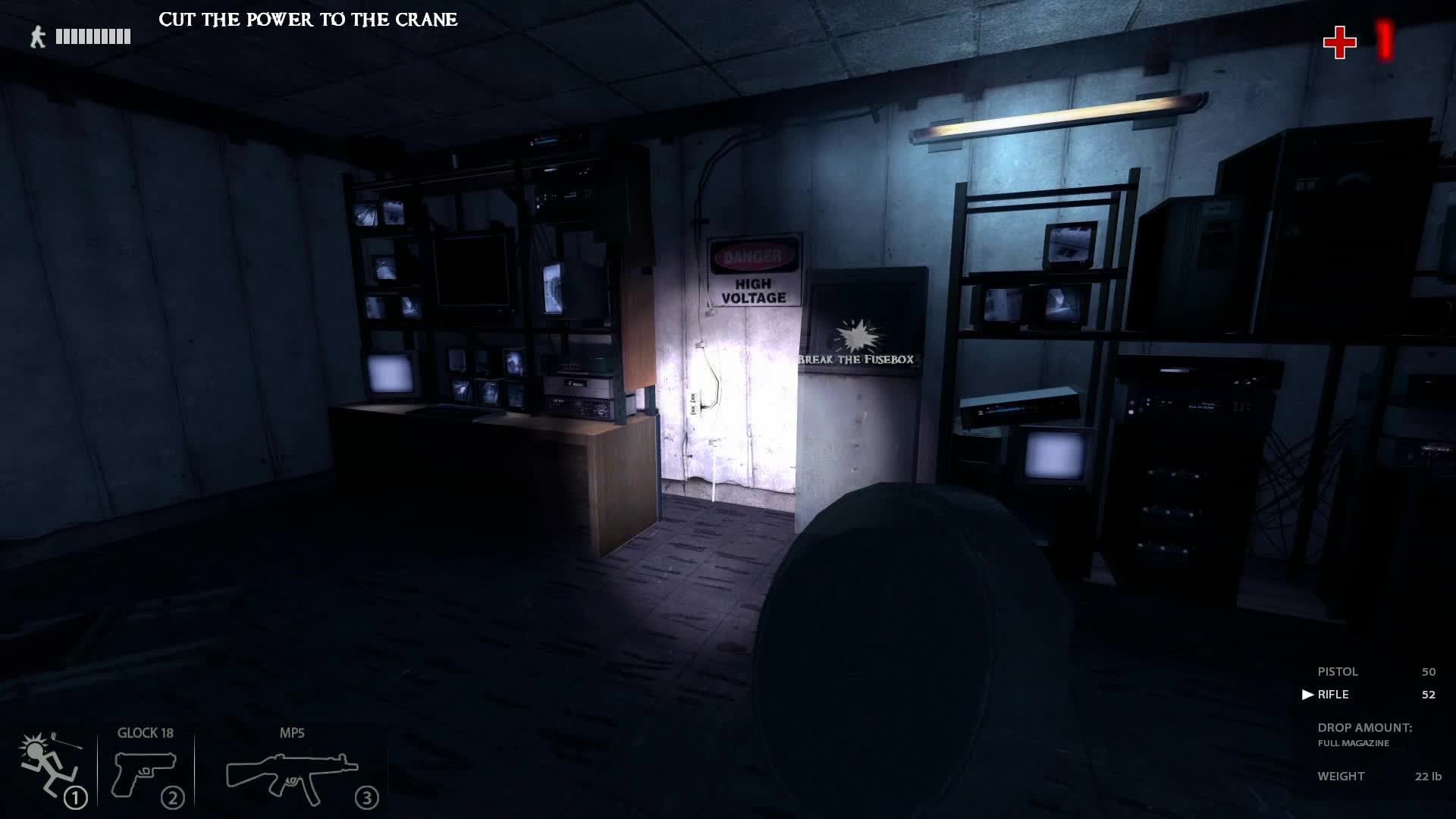The height and width of the screenshot is (819, 1456).
Task: Expand the DROP AMOUNT setting
Action: coord(1364,728)
